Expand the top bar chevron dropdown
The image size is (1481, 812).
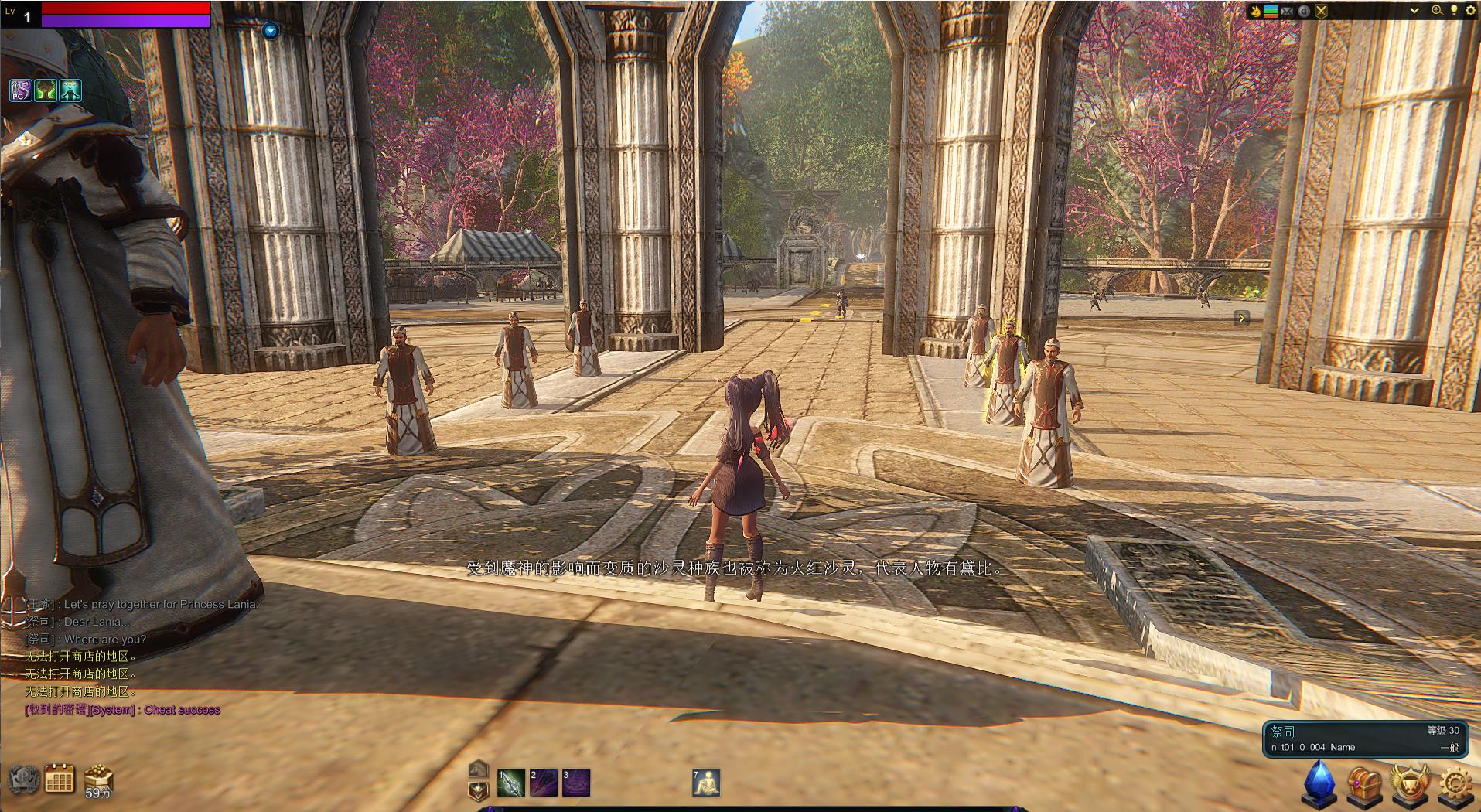(1414, 11)
